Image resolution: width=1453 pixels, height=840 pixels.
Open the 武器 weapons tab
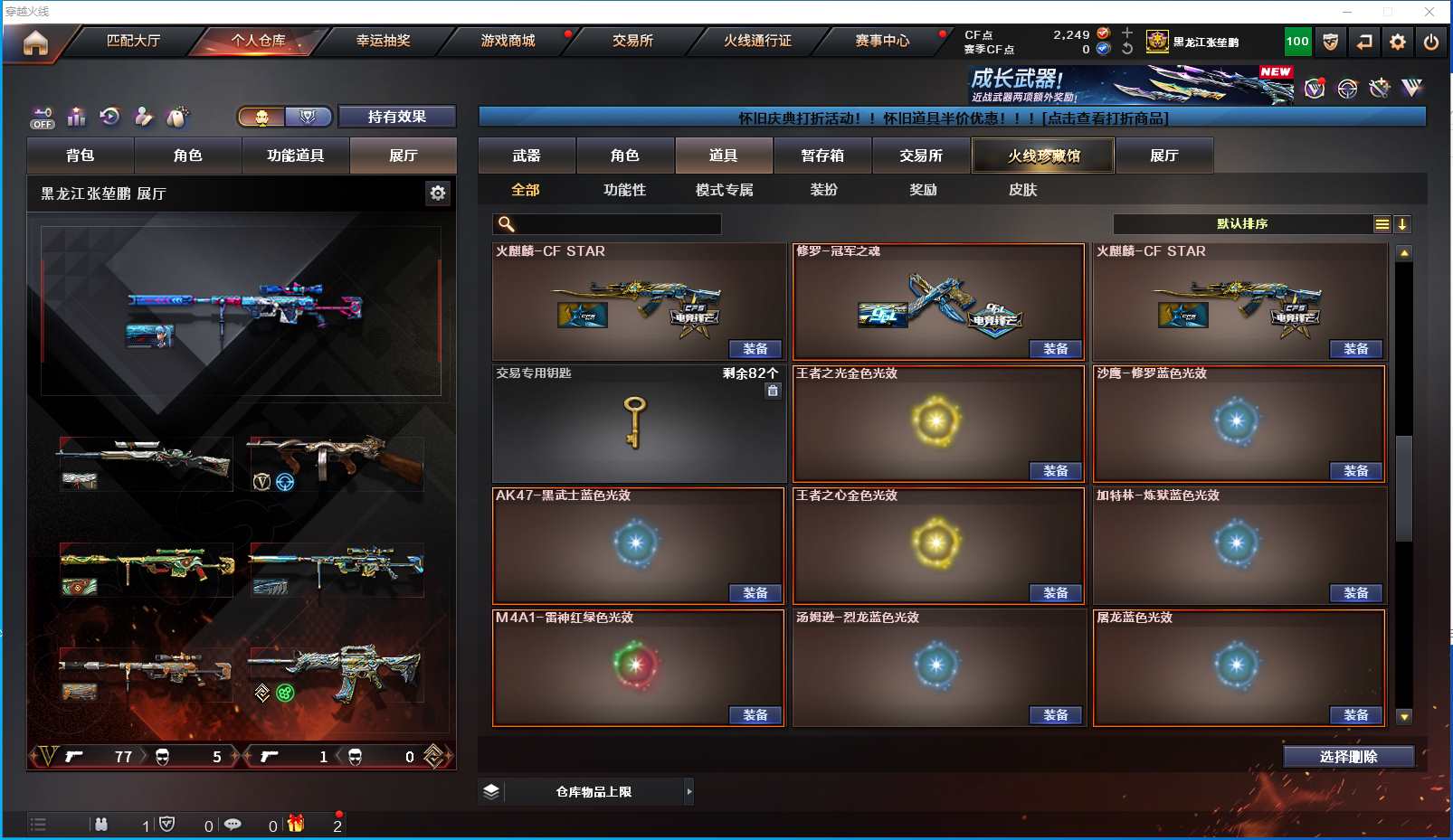pyautogui.click(x=527, y=156)
